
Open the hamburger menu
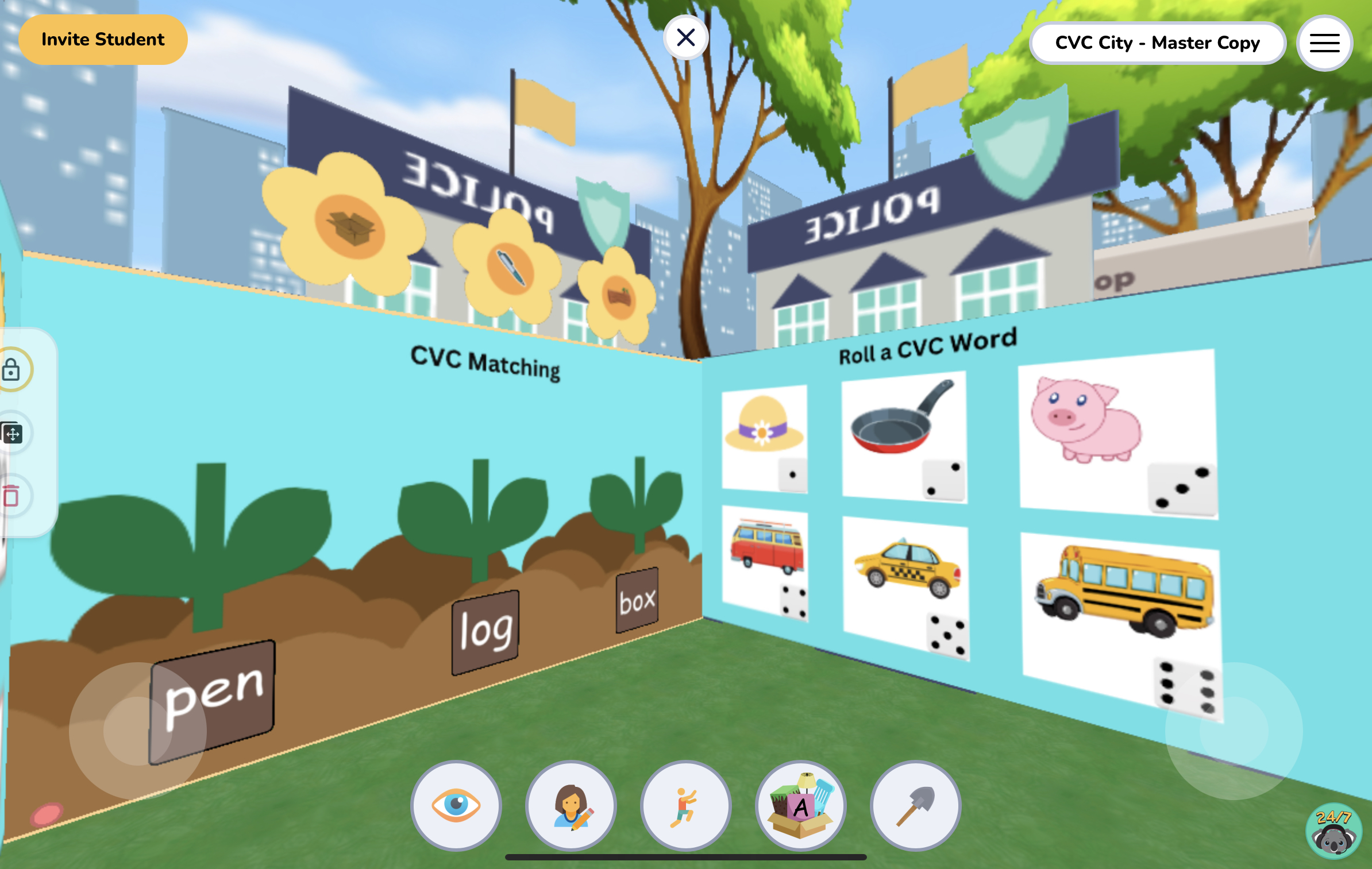coord(1324,43)
